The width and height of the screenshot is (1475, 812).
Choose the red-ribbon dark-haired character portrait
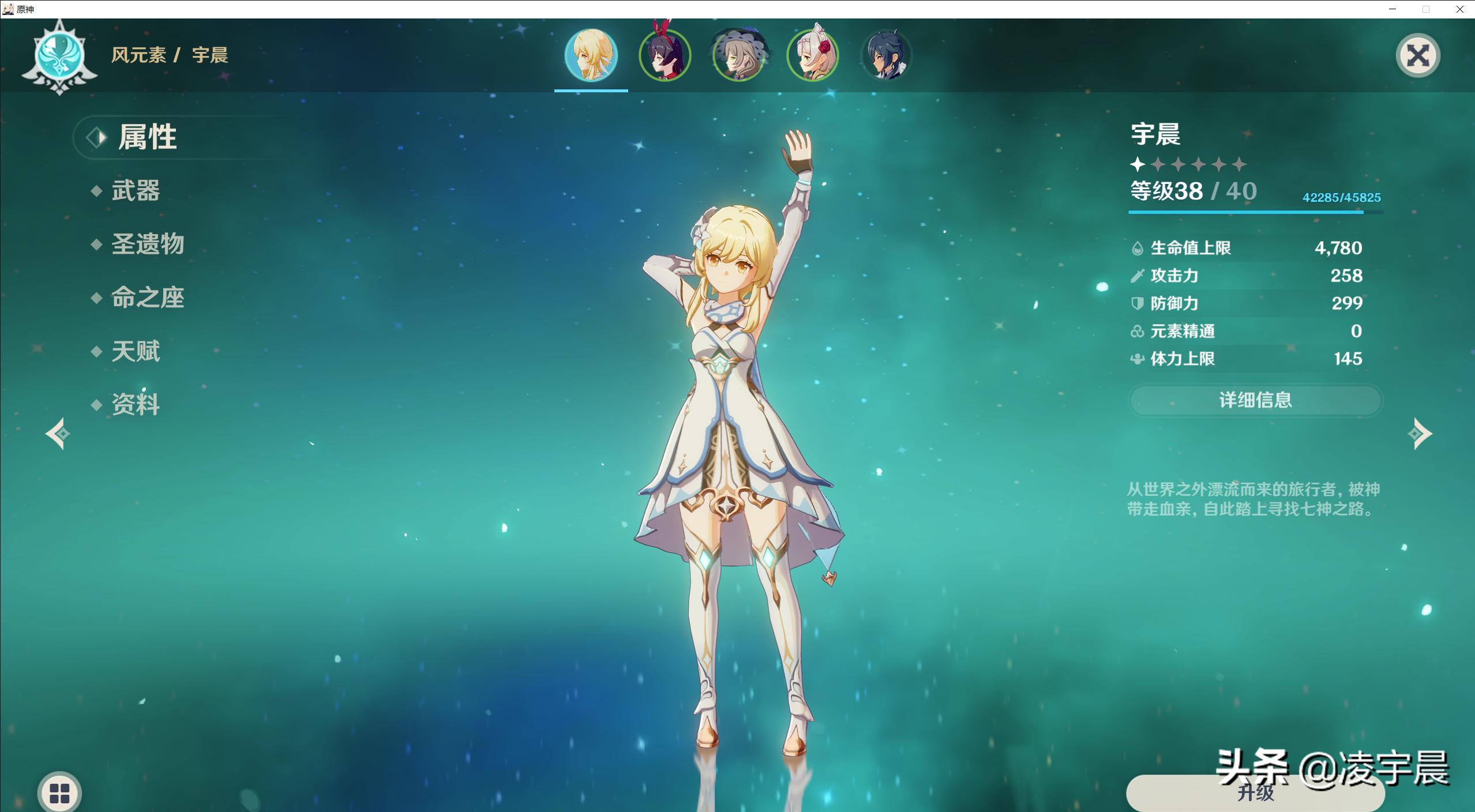pyautogui.click(x=665, y=55)
